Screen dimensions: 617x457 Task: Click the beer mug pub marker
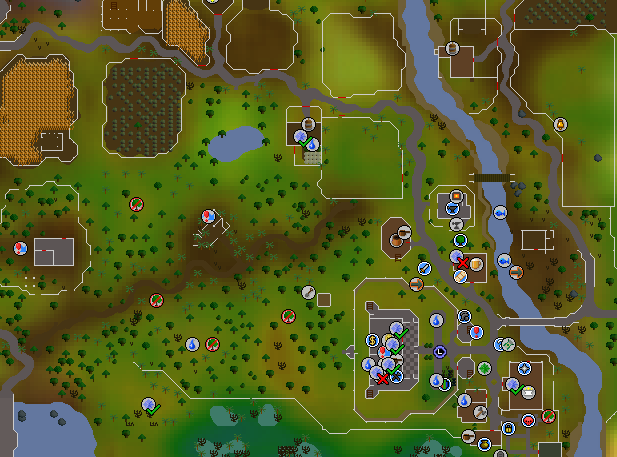click(476, 264)
